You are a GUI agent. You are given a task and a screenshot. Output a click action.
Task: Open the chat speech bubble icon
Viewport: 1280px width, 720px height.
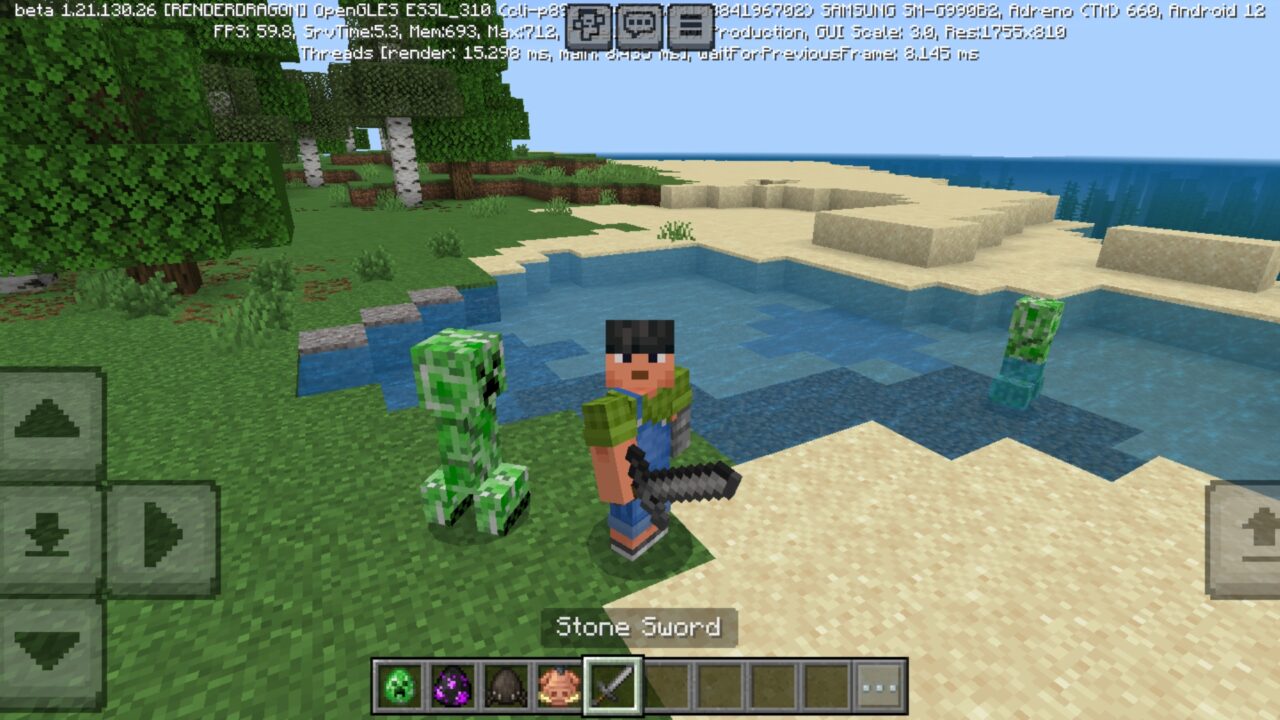[637, 22]
